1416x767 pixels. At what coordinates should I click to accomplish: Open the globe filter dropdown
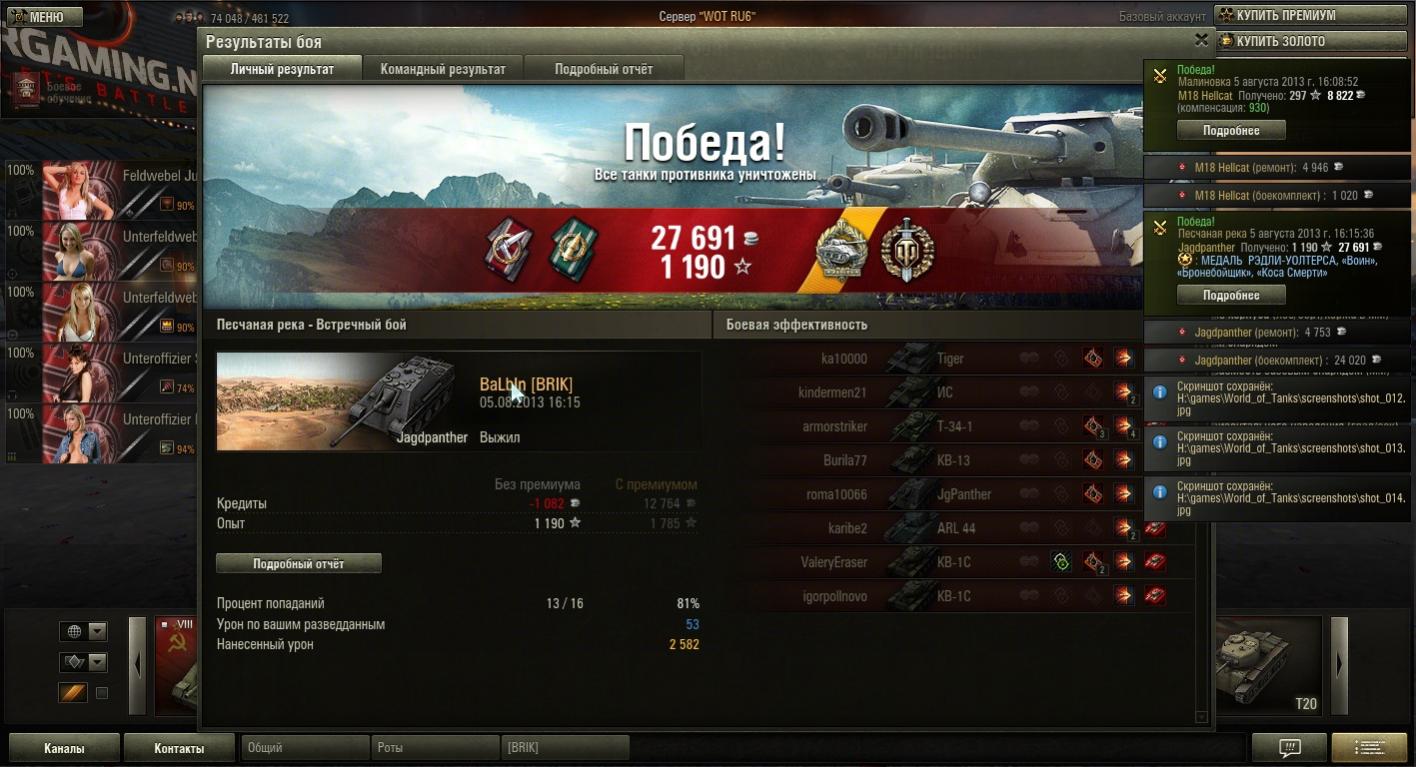tap(97, 632)
